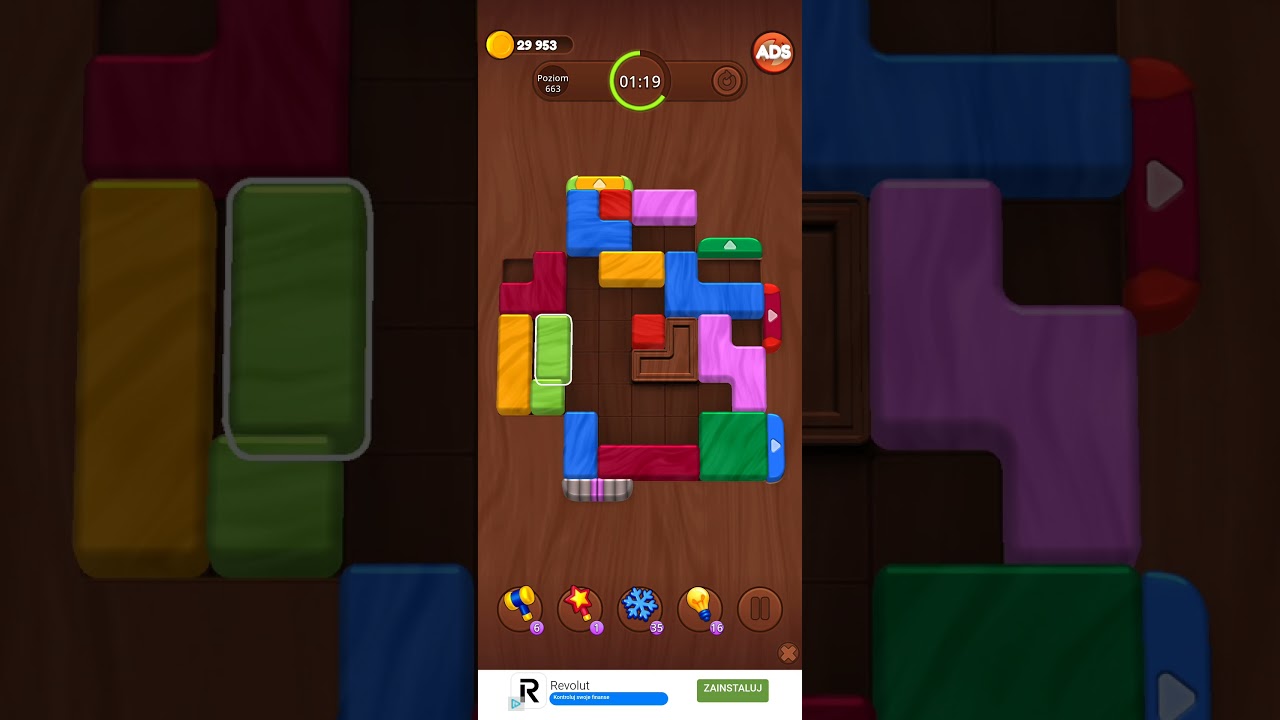
Task: Activate the snowflake time-freeze booster
Action: [x=640, y=610]
